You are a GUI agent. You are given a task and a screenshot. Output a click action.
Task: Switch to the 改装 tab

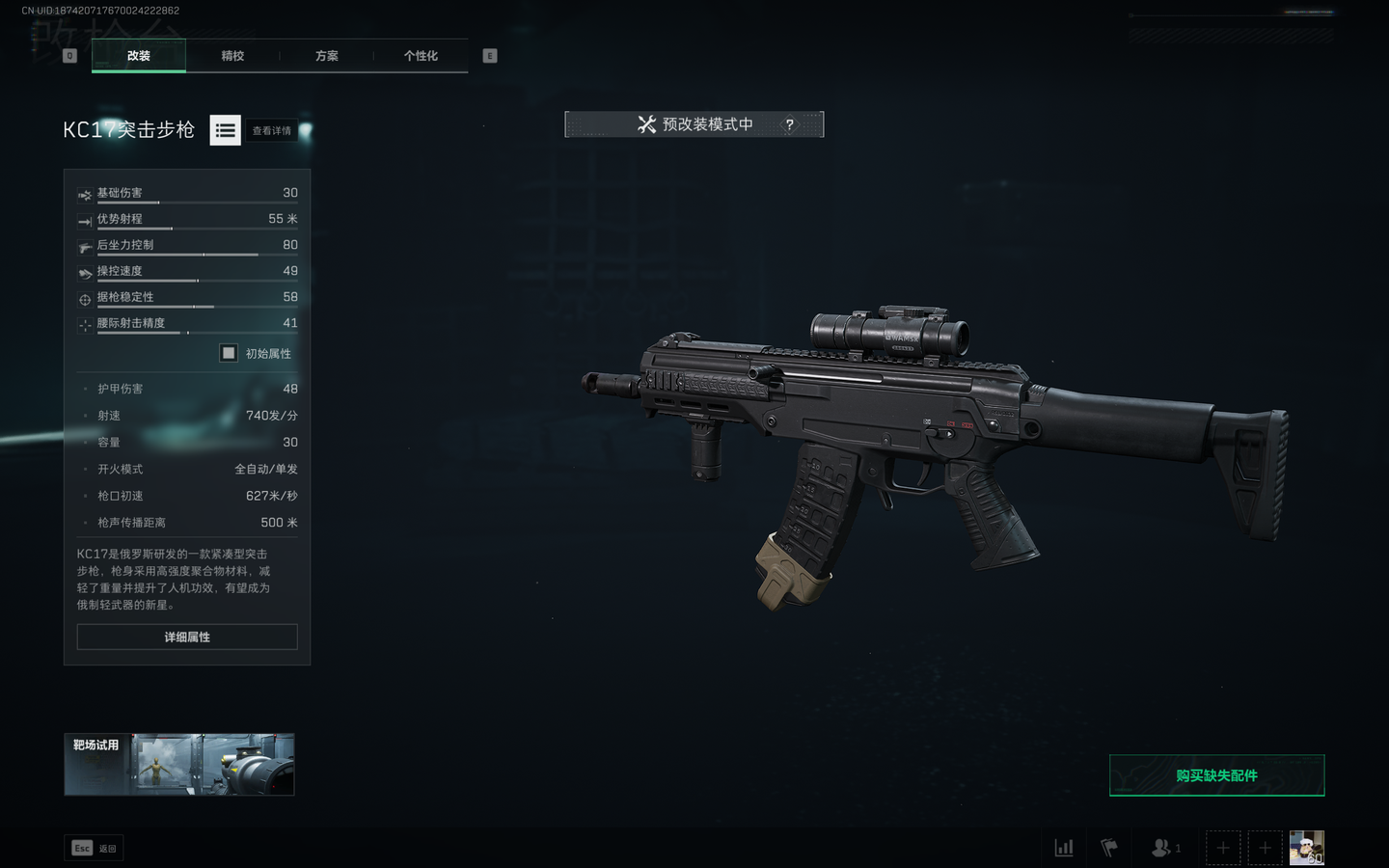click(x=139, y=56)
